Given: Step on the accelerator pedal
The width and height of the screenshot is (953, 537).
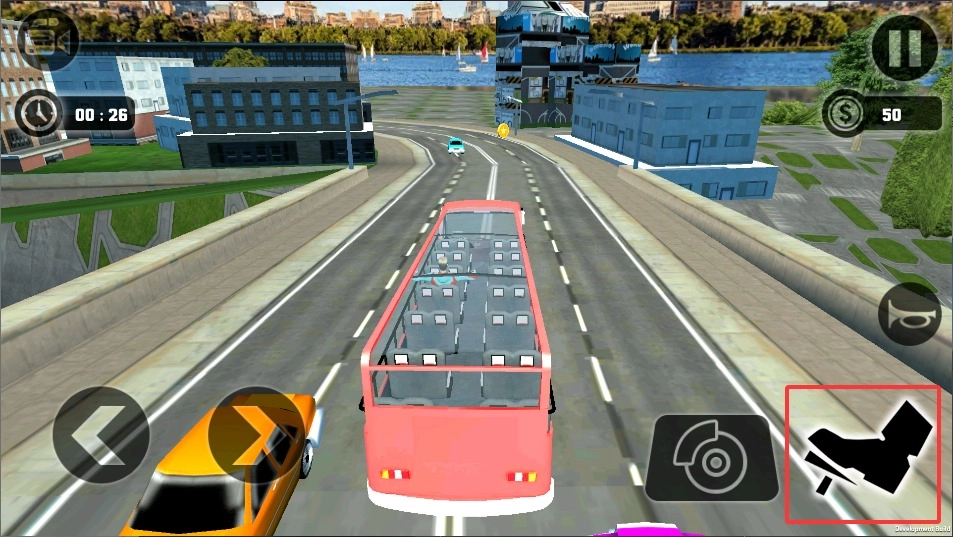Looking at the screenshot, I should [862, 454].
